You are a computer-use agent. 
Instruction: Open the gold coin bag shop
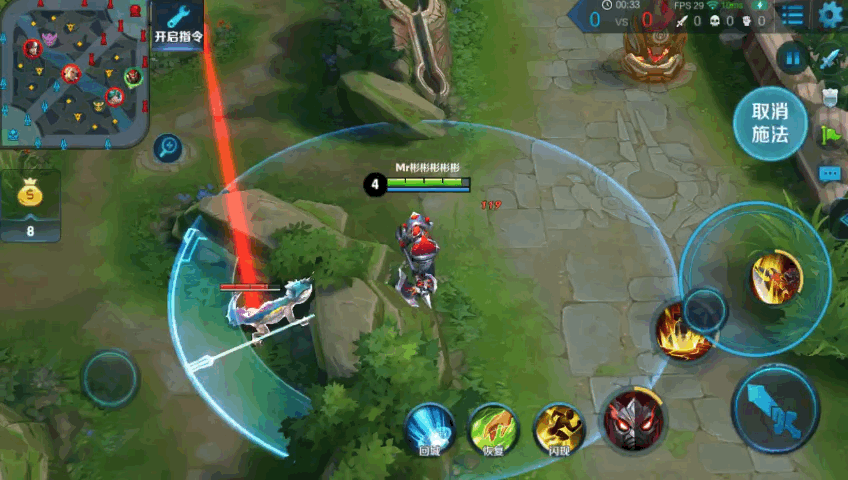pos(30,205)
